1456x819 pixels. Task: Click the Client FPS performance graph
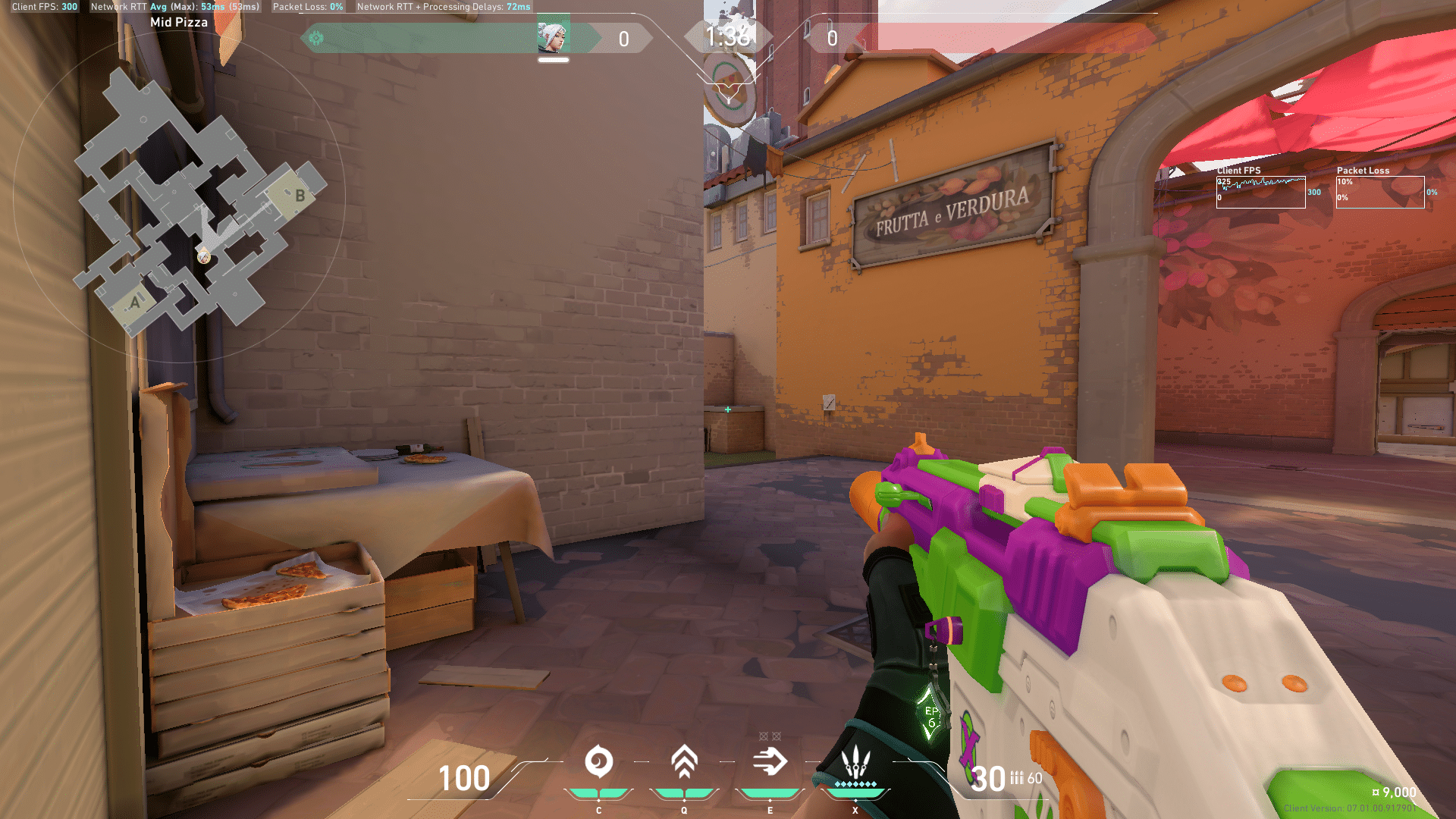pyautogui.click(x=1260, y=192)
